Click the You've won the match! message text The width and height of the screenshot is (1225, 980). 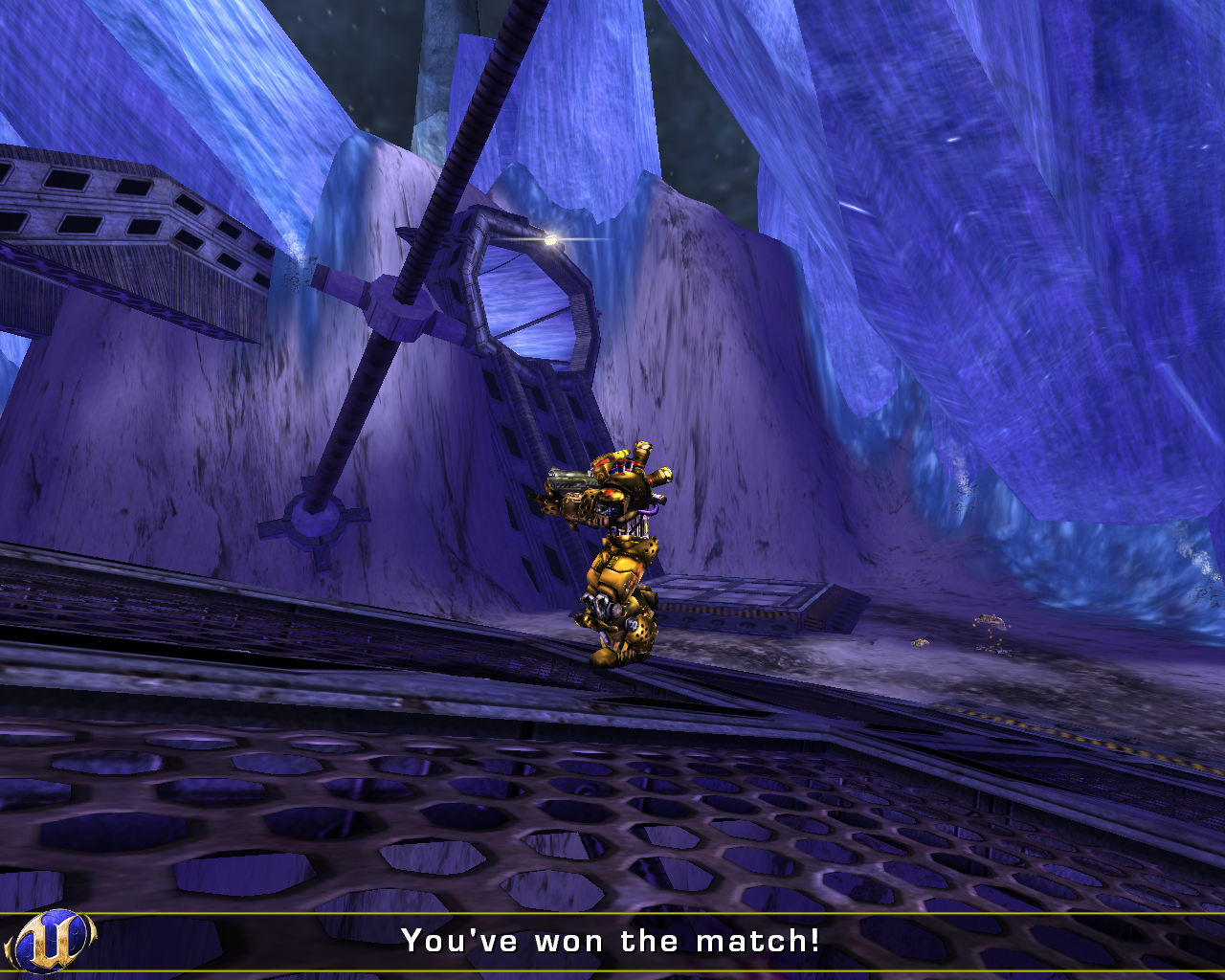[x=611, y=941]
